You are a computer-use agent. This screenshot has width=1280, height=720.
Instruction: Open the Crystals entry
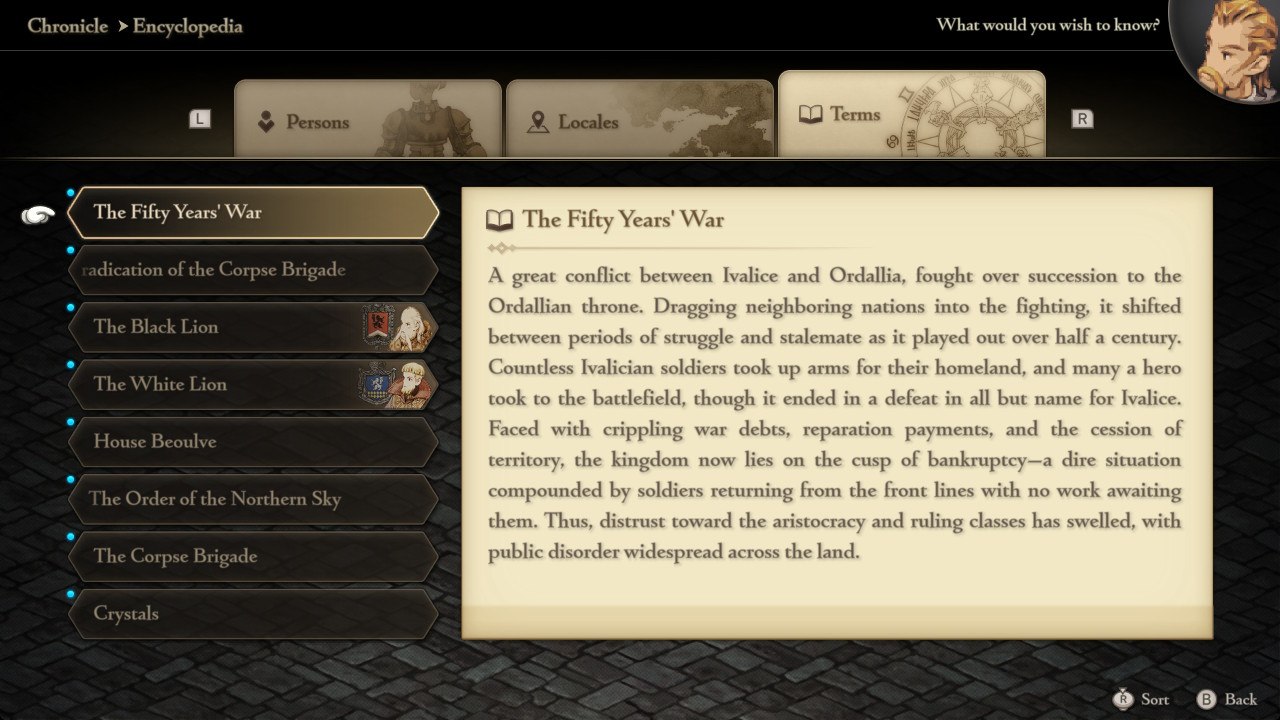tap(252, 613)
